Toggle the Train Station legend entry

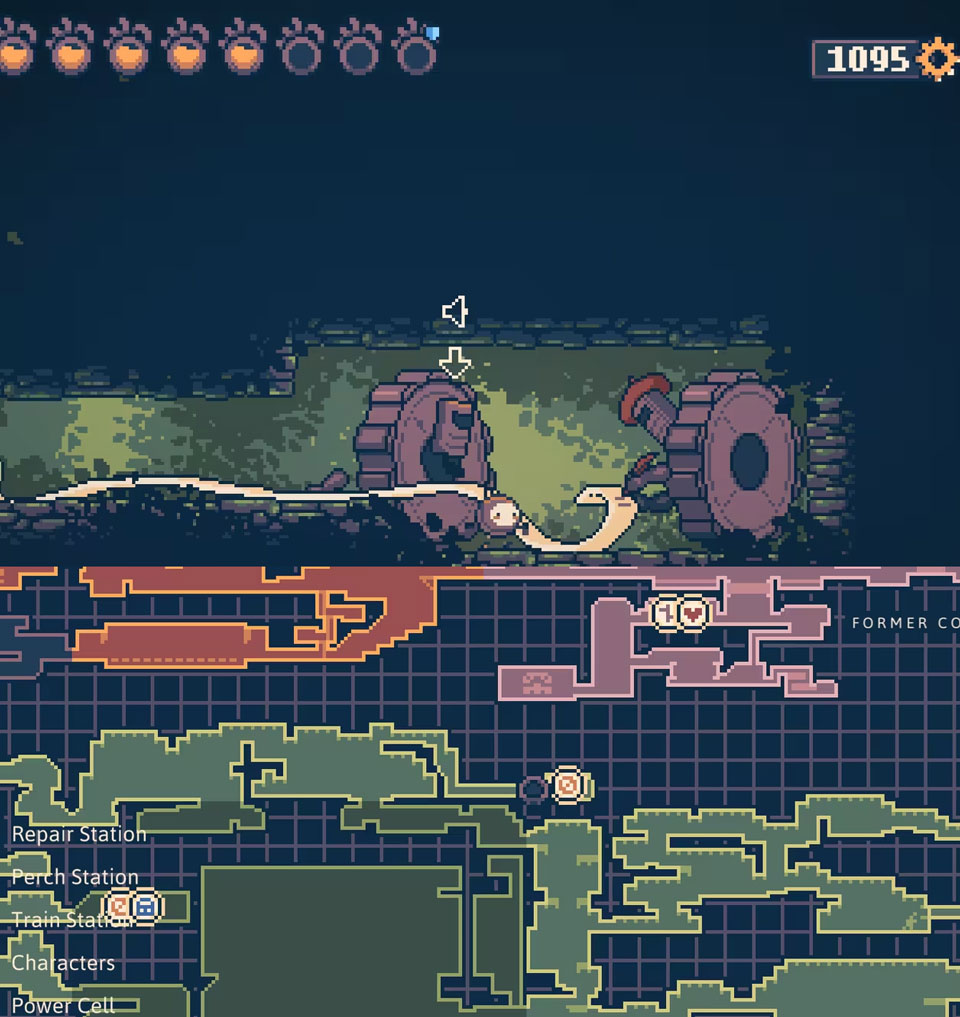pos(70,920)
